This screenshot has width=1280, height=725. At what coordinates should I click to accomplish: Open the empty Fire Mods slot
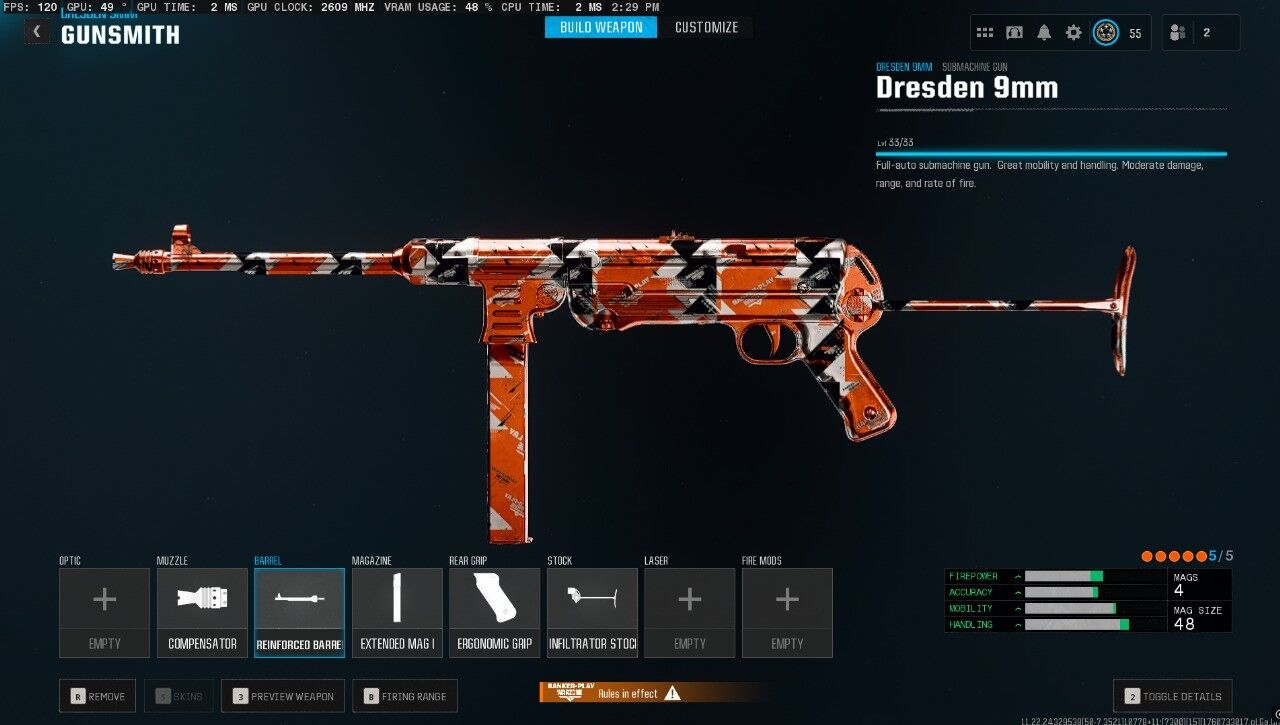pos(787,612)
